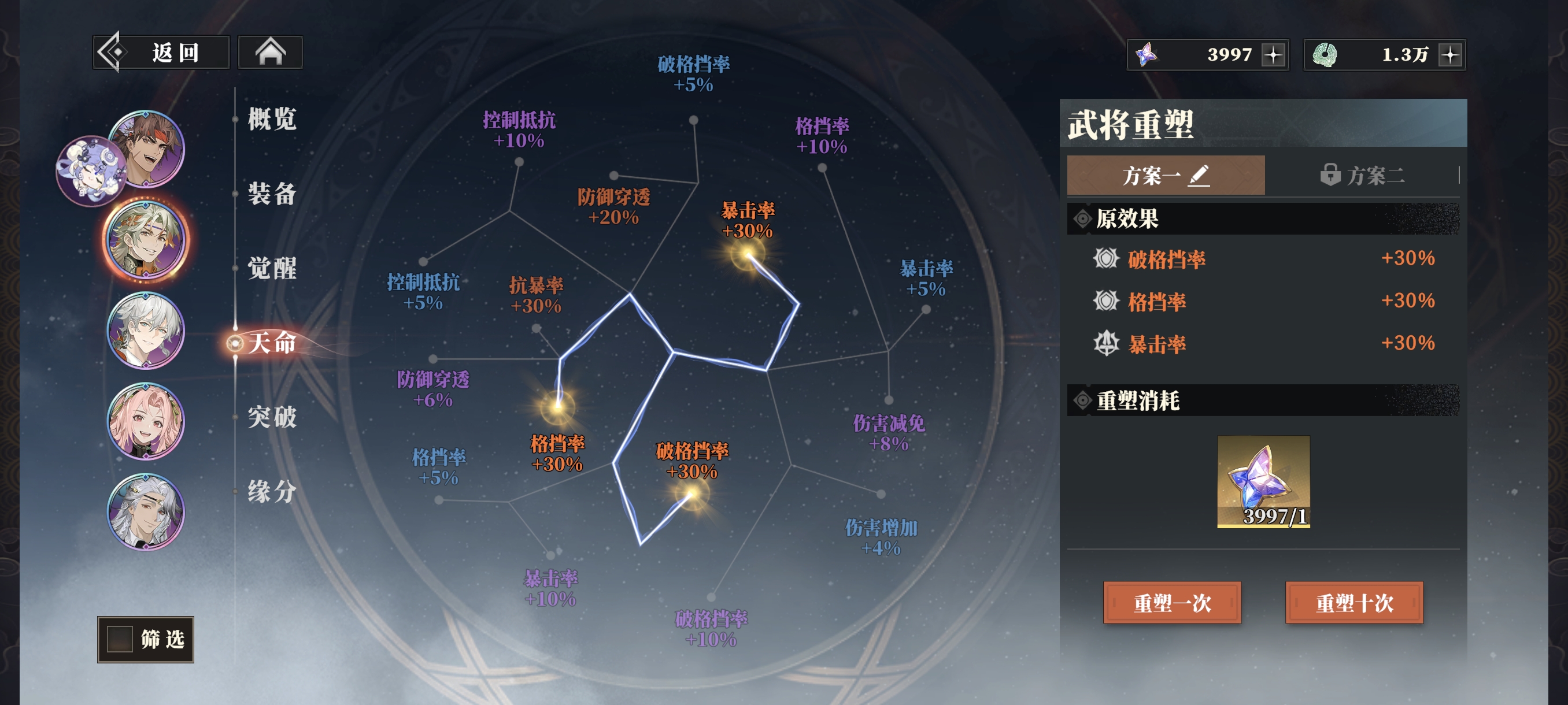This screenshot has height=705, width=1568.
Task: Toggle the 筛选 filter checkbox
Action: pos(120,639)
